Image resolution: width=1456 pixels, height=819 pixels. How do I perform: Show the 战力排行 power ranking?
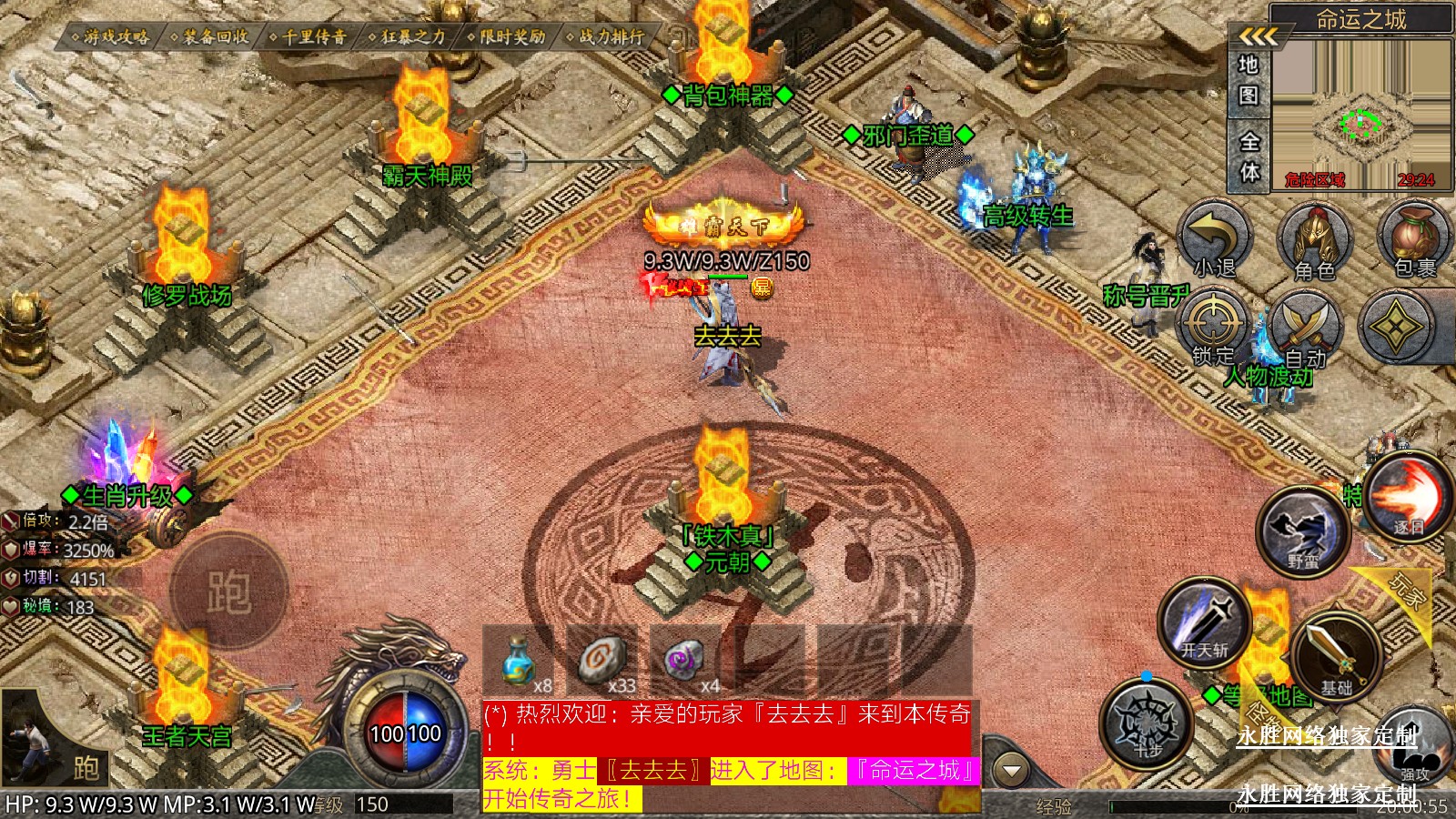click(x=606, y=36)
